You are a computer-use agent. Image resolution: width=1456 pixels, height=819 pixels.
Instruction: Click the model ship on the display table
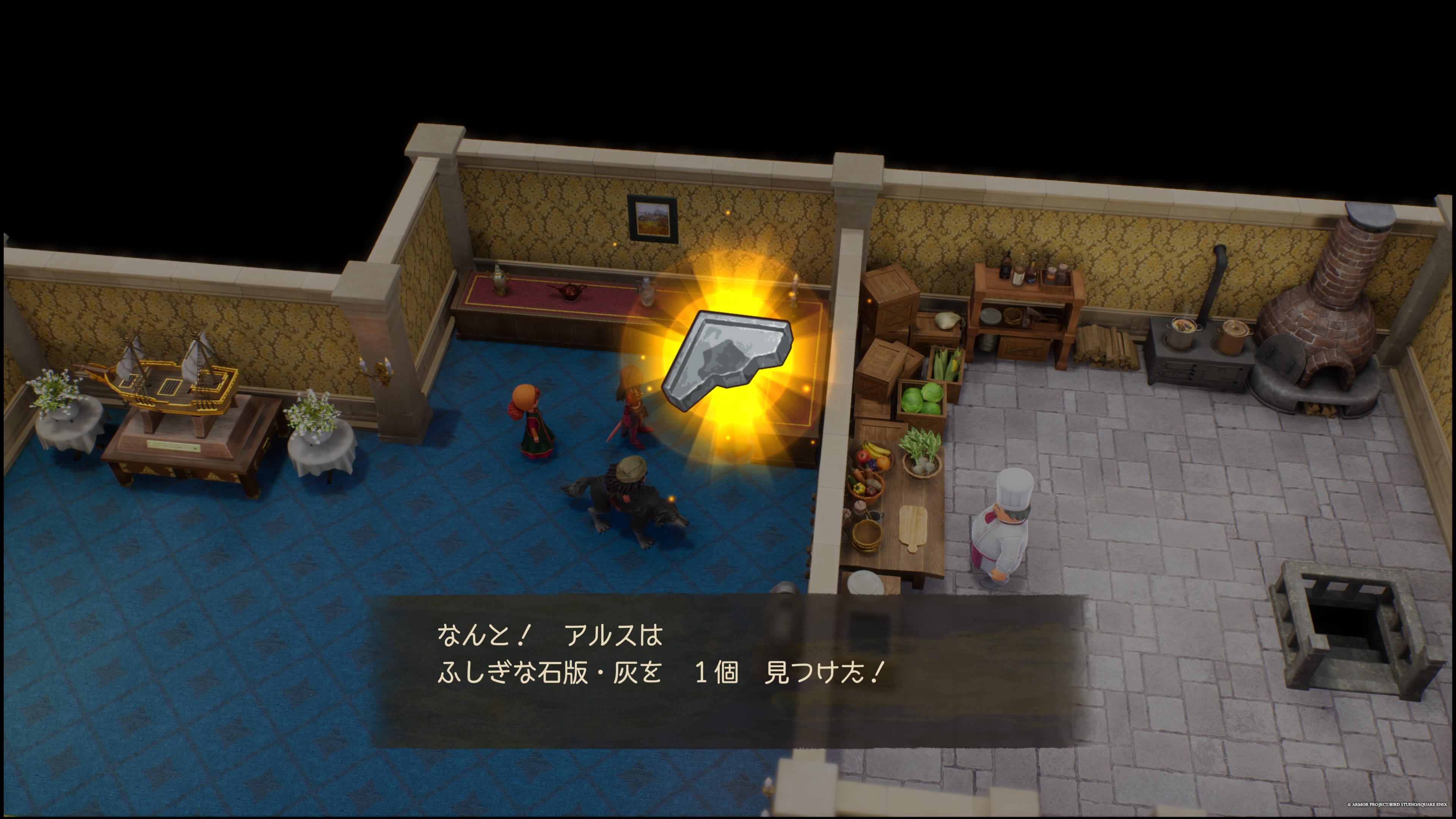(169, 384)
